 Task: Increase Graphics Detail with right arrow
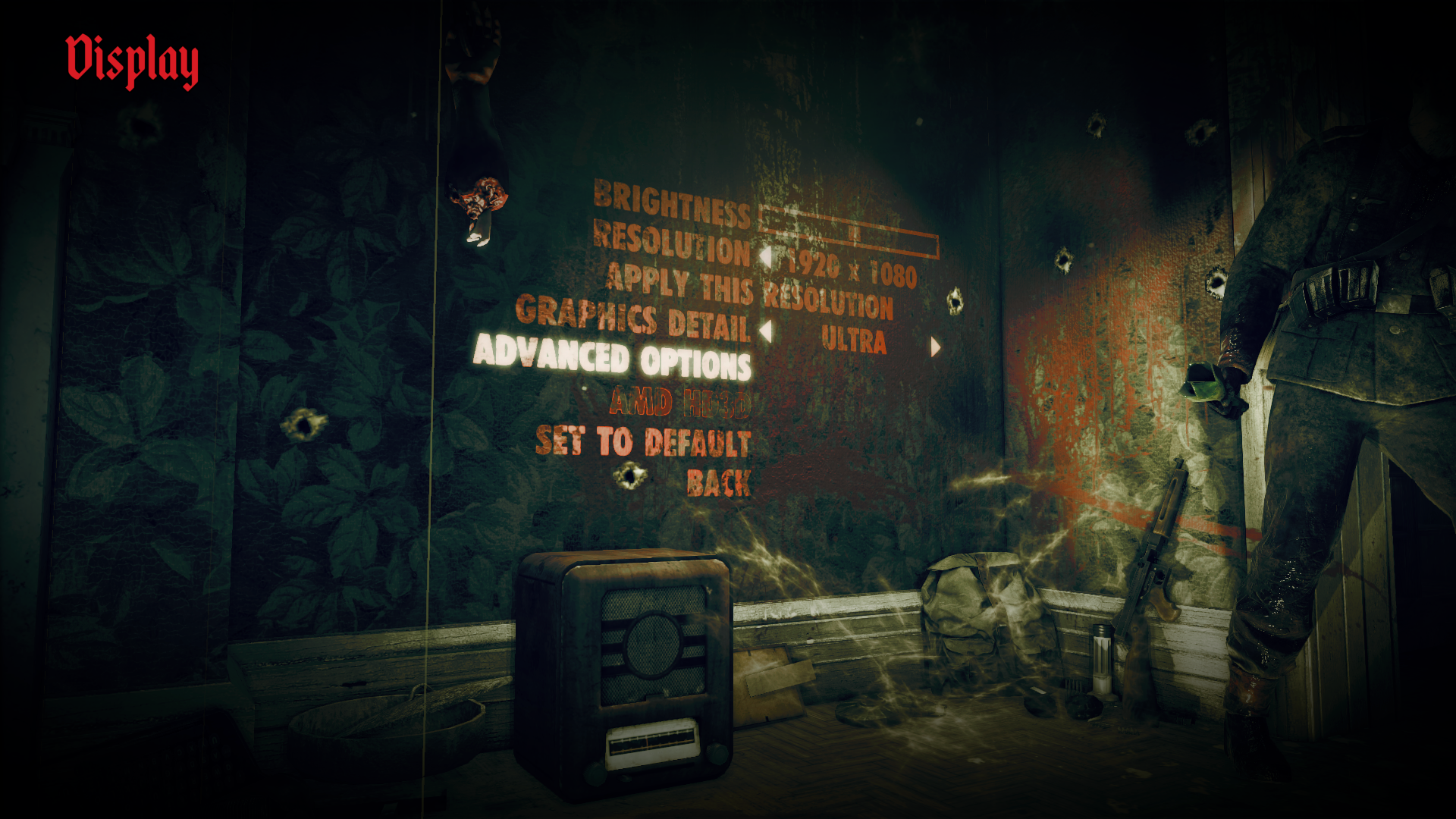point(936,347)
